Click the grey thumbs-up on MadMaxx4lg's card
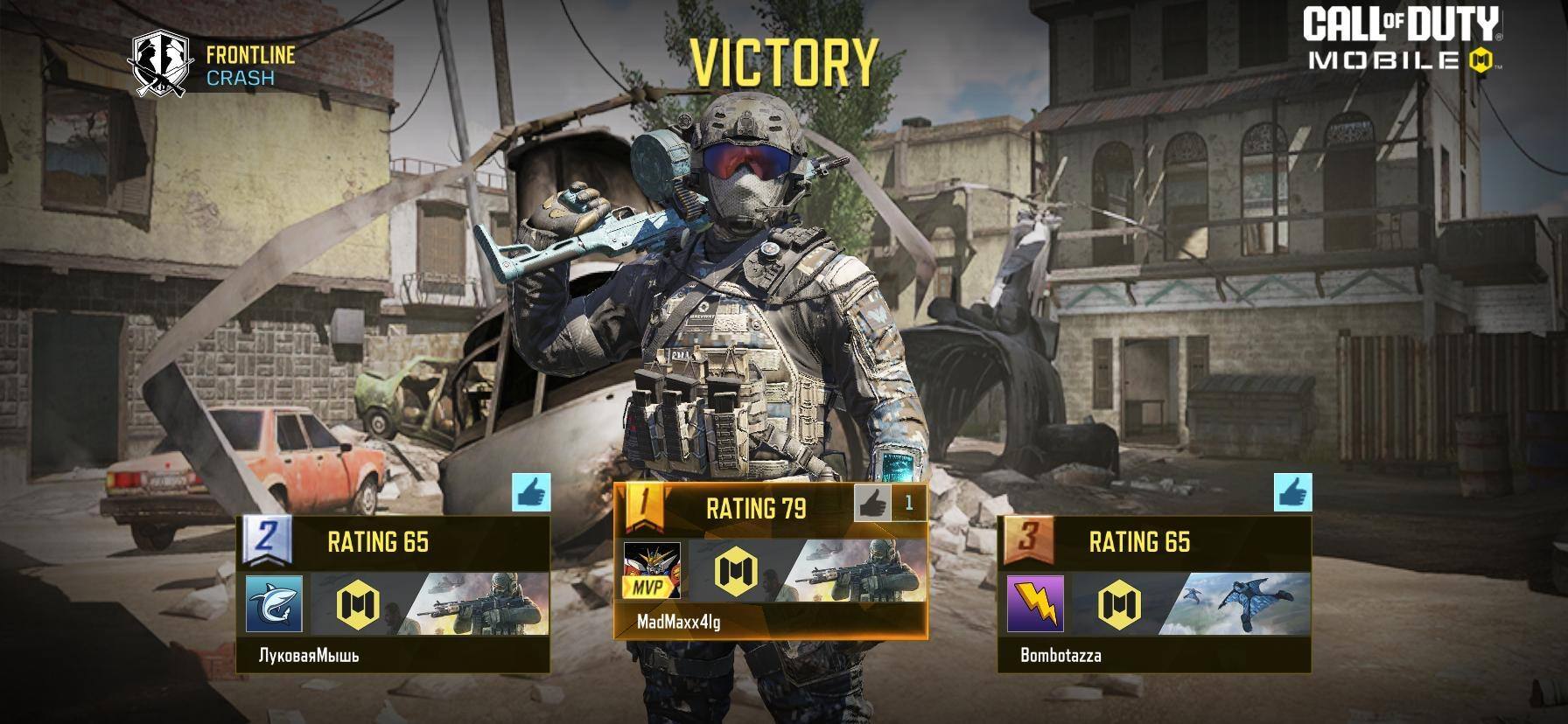The width and height of the screenshot is (1568, 724). pyautogui.click(x=871, y=503)
